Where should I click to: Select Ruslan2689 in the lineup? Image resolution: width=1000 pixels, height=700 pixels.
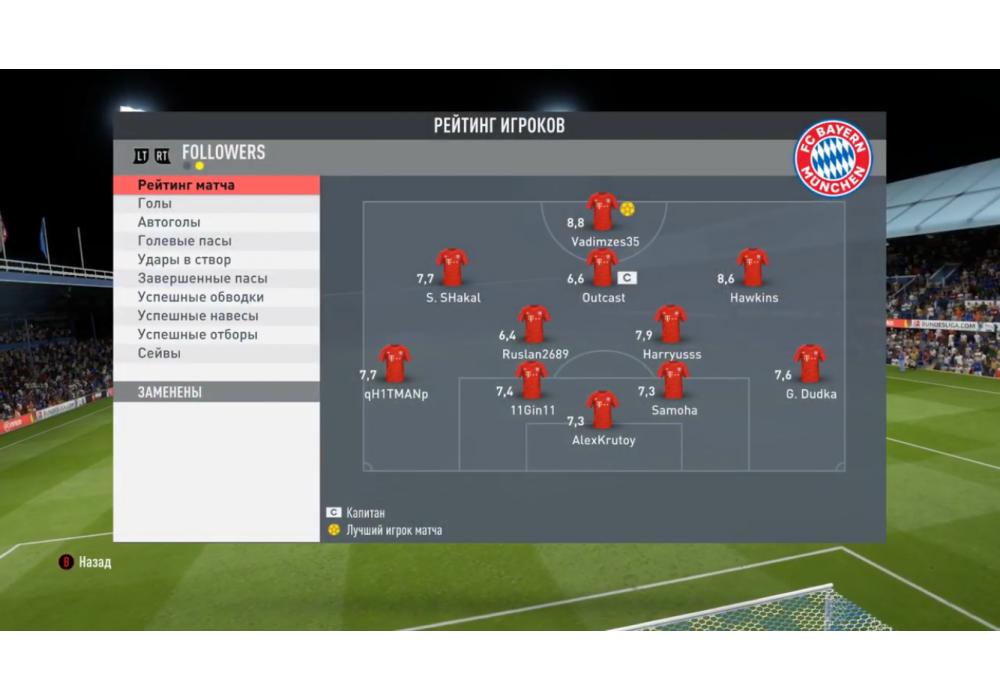[x=534, y=324]
